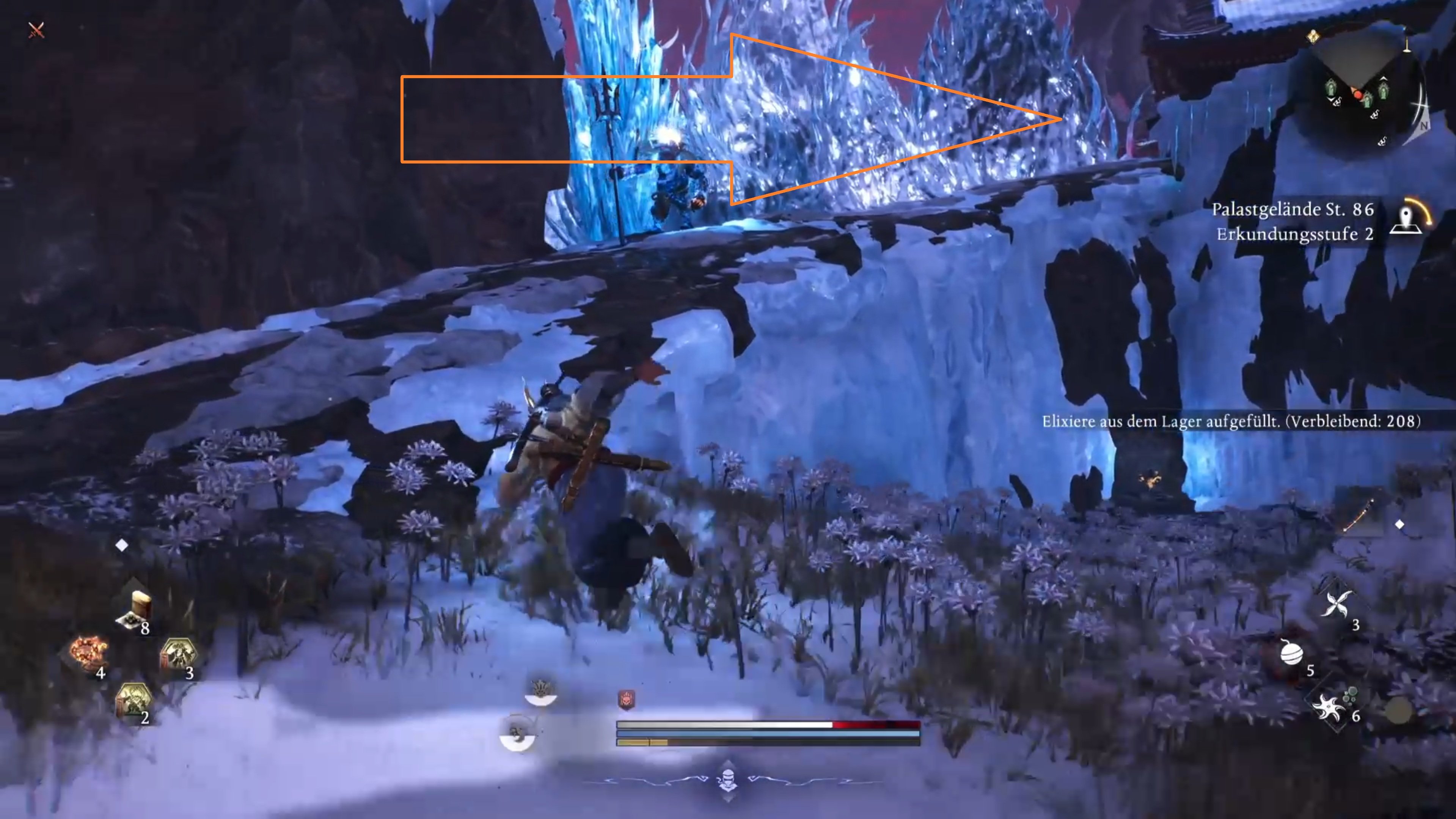
Task: Select the star shuriken with count 6
Action: [1328, 706]
